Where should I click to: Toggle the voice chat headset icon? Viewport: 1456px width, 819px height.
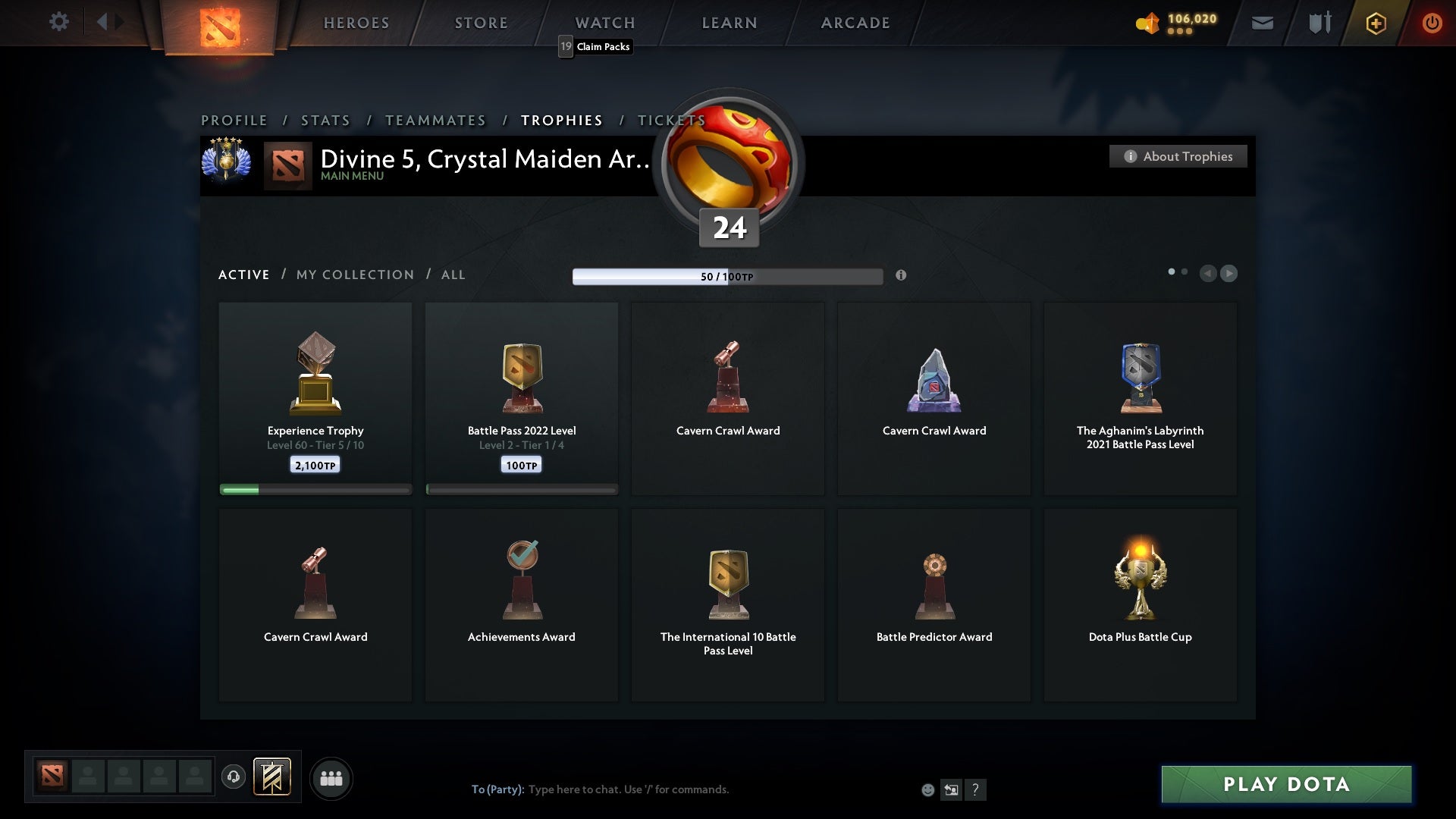pos(233,778)
